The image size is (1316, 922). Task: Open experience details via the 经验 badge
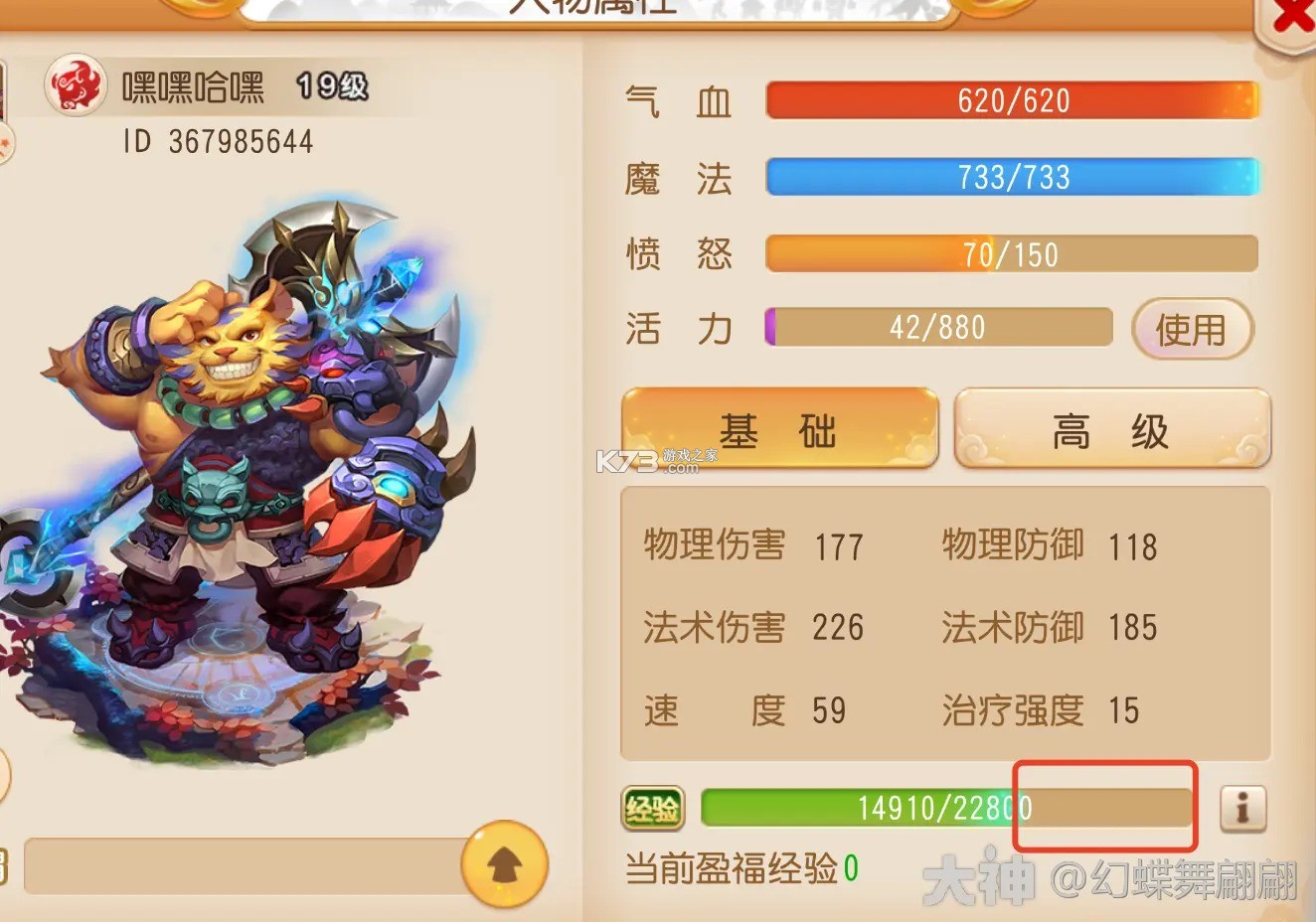pos(652,809)
